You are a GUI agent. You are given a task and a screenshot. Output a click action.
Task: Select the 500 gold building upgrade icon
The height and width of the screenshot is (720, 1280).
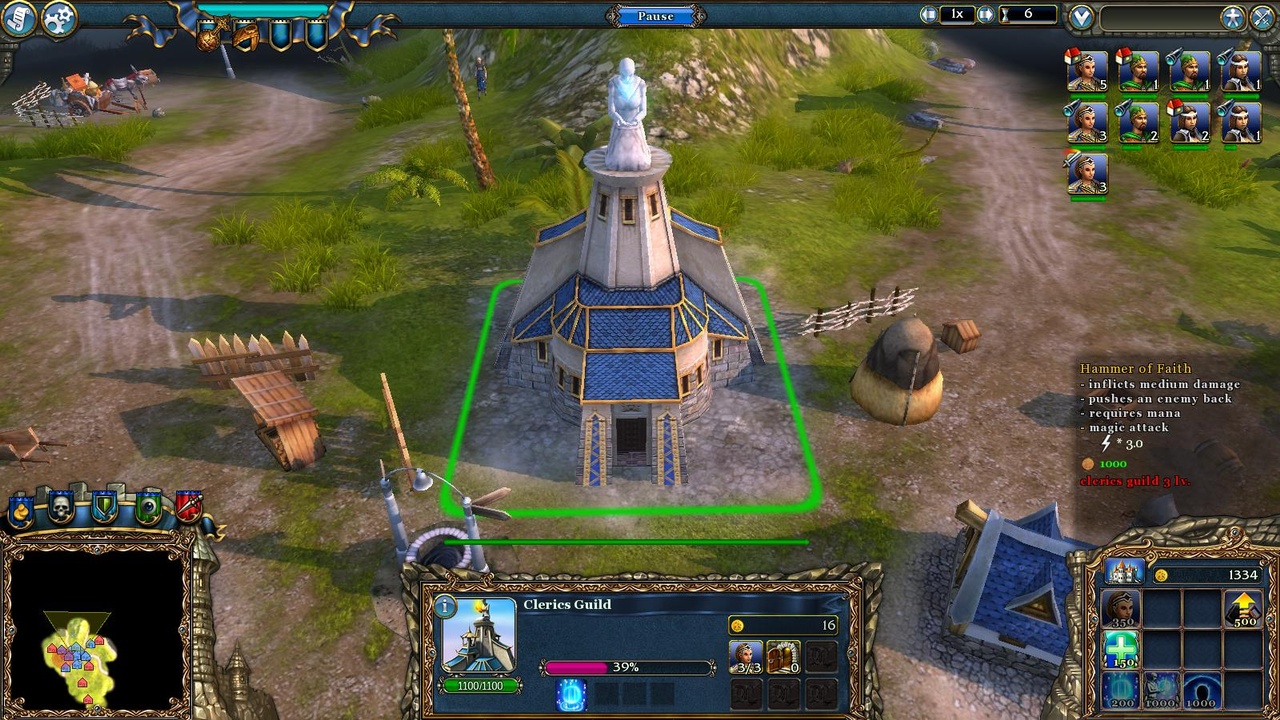pyautogui.click(x=1244, y=607)
